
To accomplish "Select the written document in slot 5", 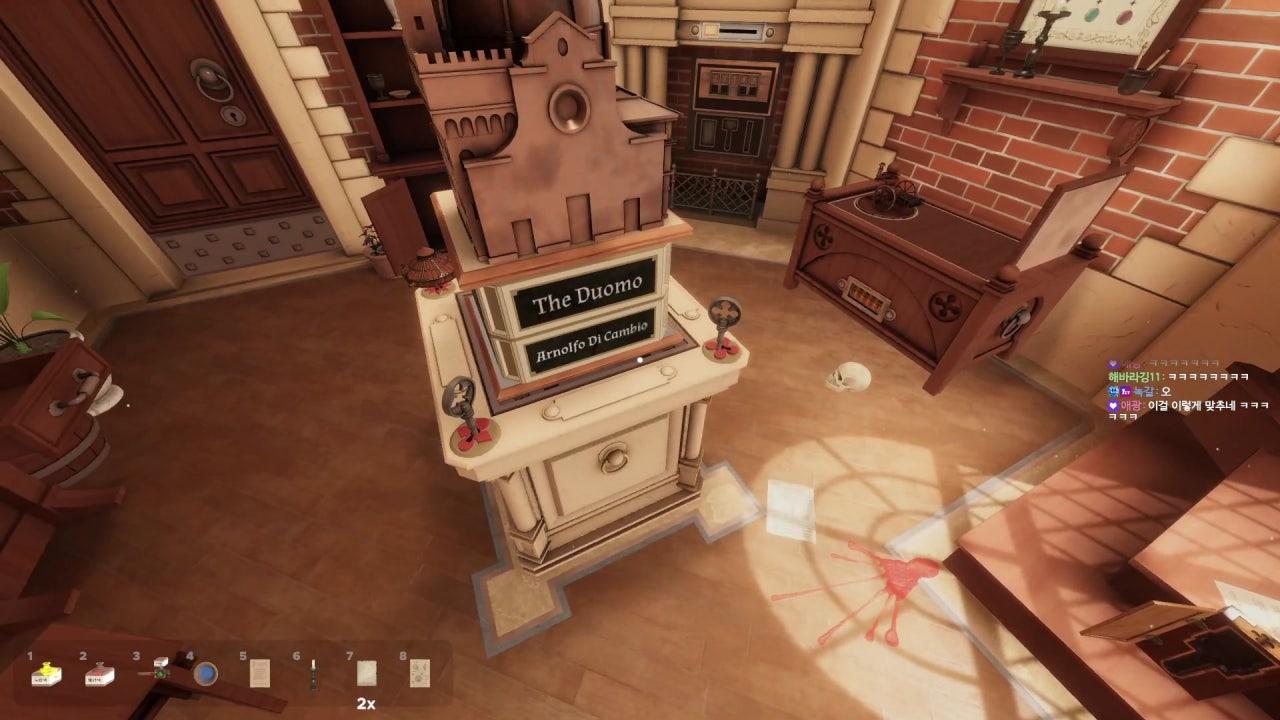I will click(x=260, y=673).
